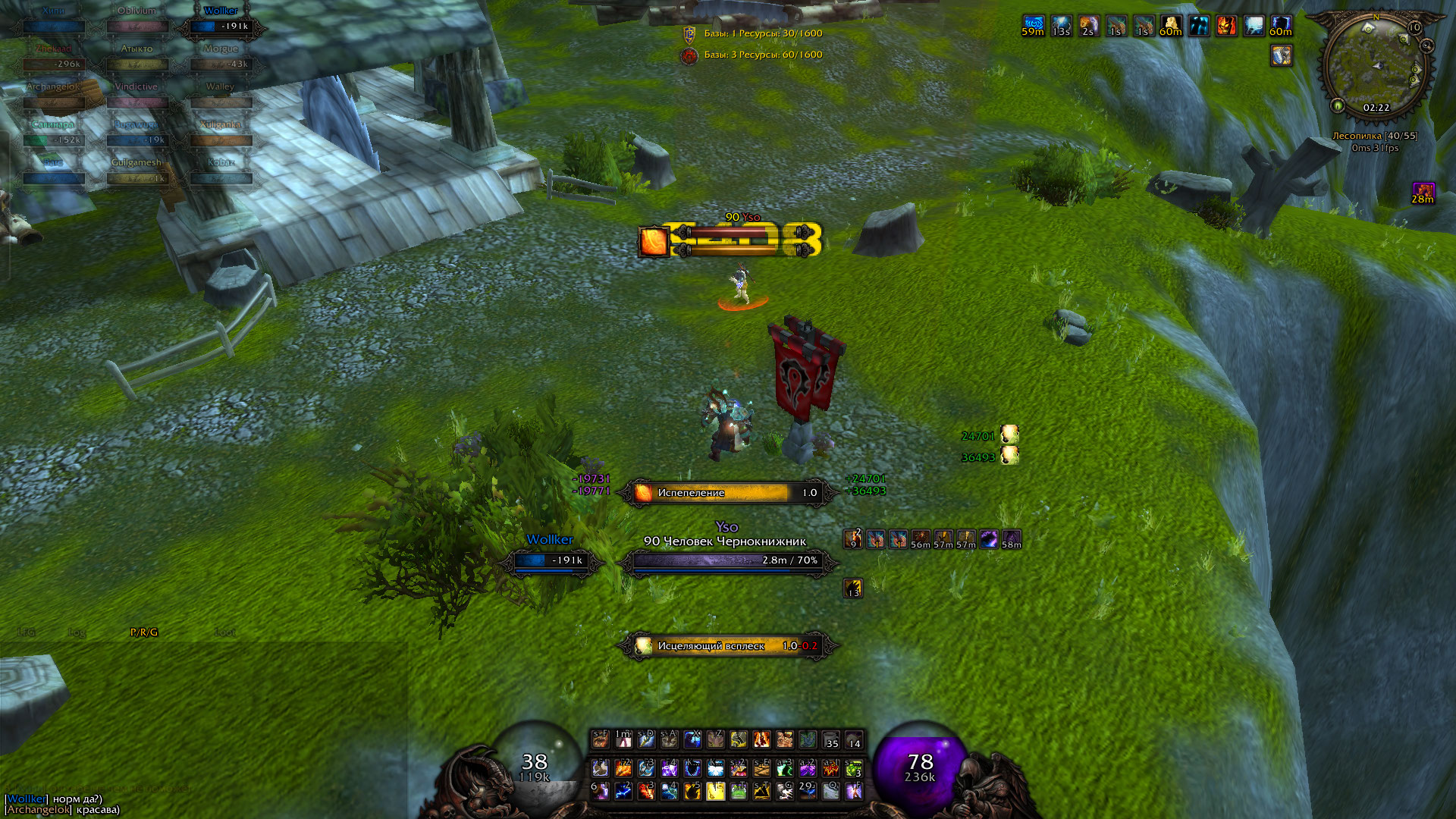Click the cheese buff icon with 60m
The width and height of the screenshot is (1456, 819).
(x=1170, y=27)
